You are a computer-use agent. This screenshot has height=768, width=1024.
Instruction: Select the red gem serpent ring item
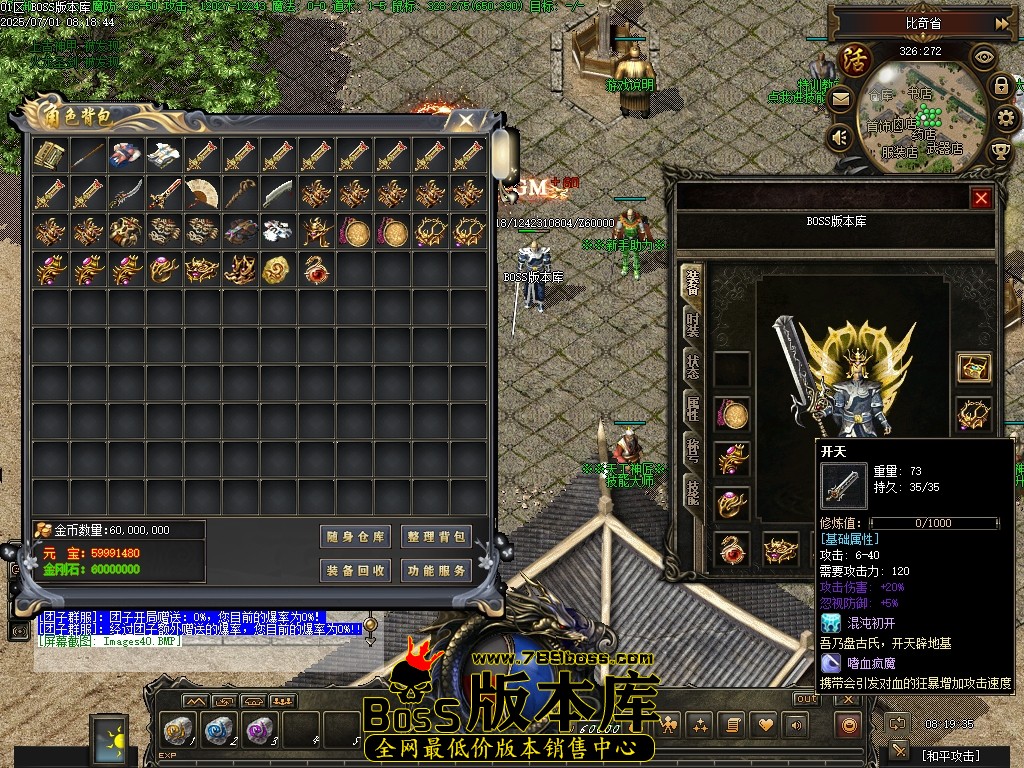tap(316, 269)
